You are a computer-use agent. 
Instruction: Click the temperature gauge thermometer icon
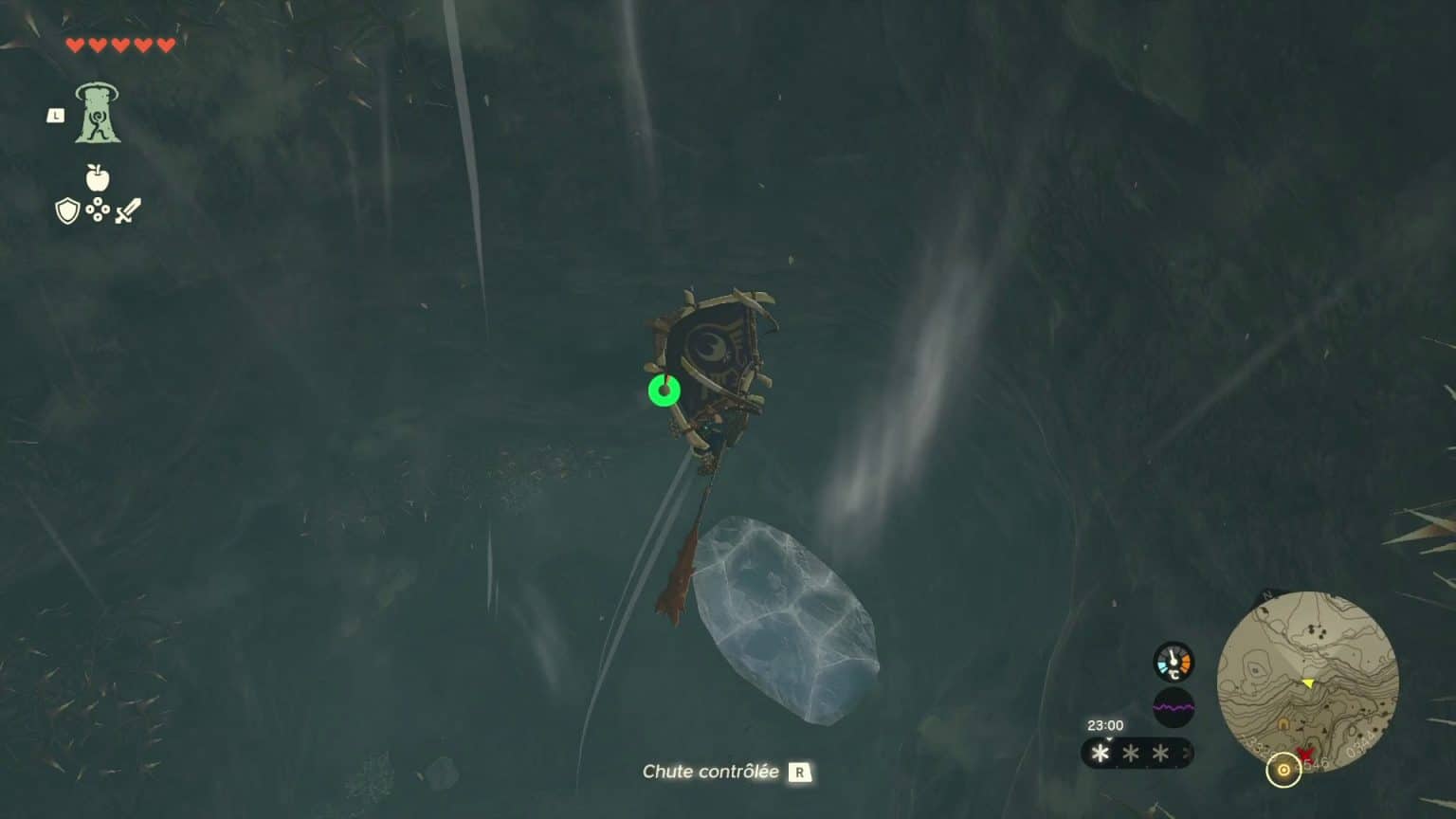coord(1173,663)
